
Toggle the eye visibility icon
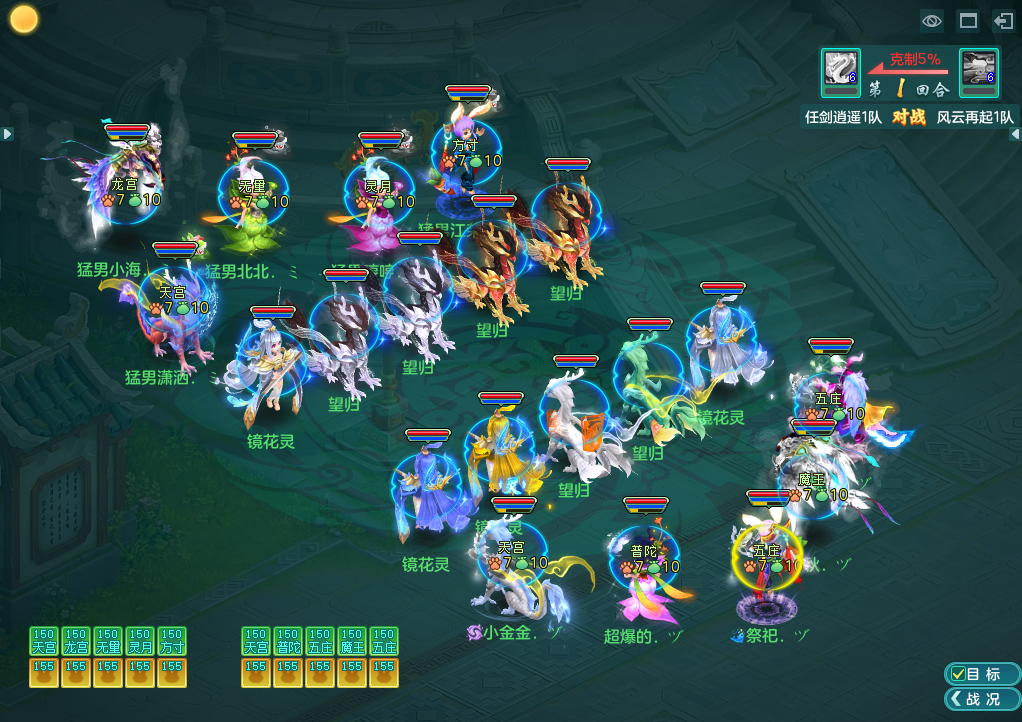[x=932, y=20]
